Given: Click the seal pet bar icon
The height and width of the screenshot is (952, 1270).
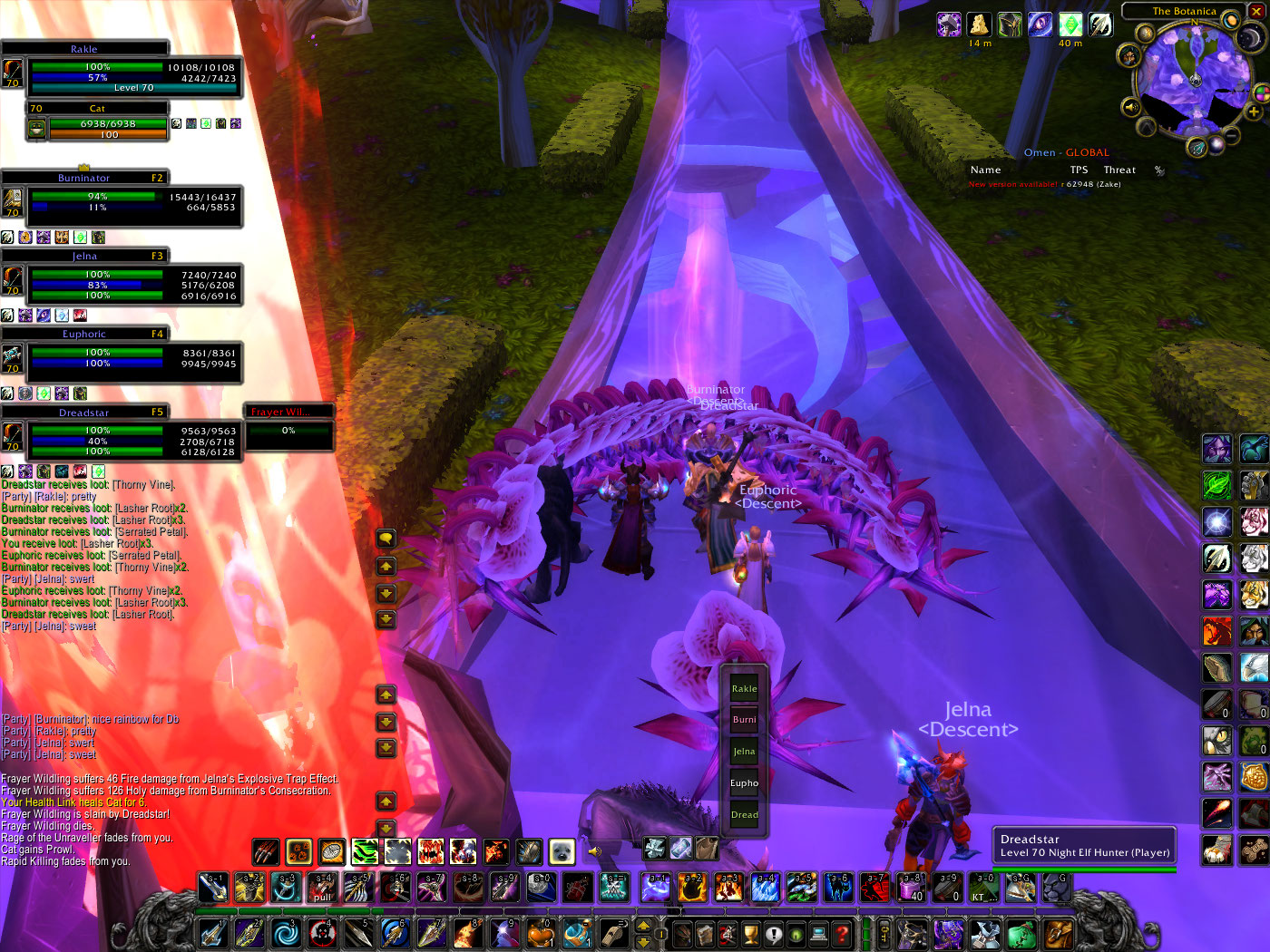Looking at the screenshot, I should click(562, 851).
